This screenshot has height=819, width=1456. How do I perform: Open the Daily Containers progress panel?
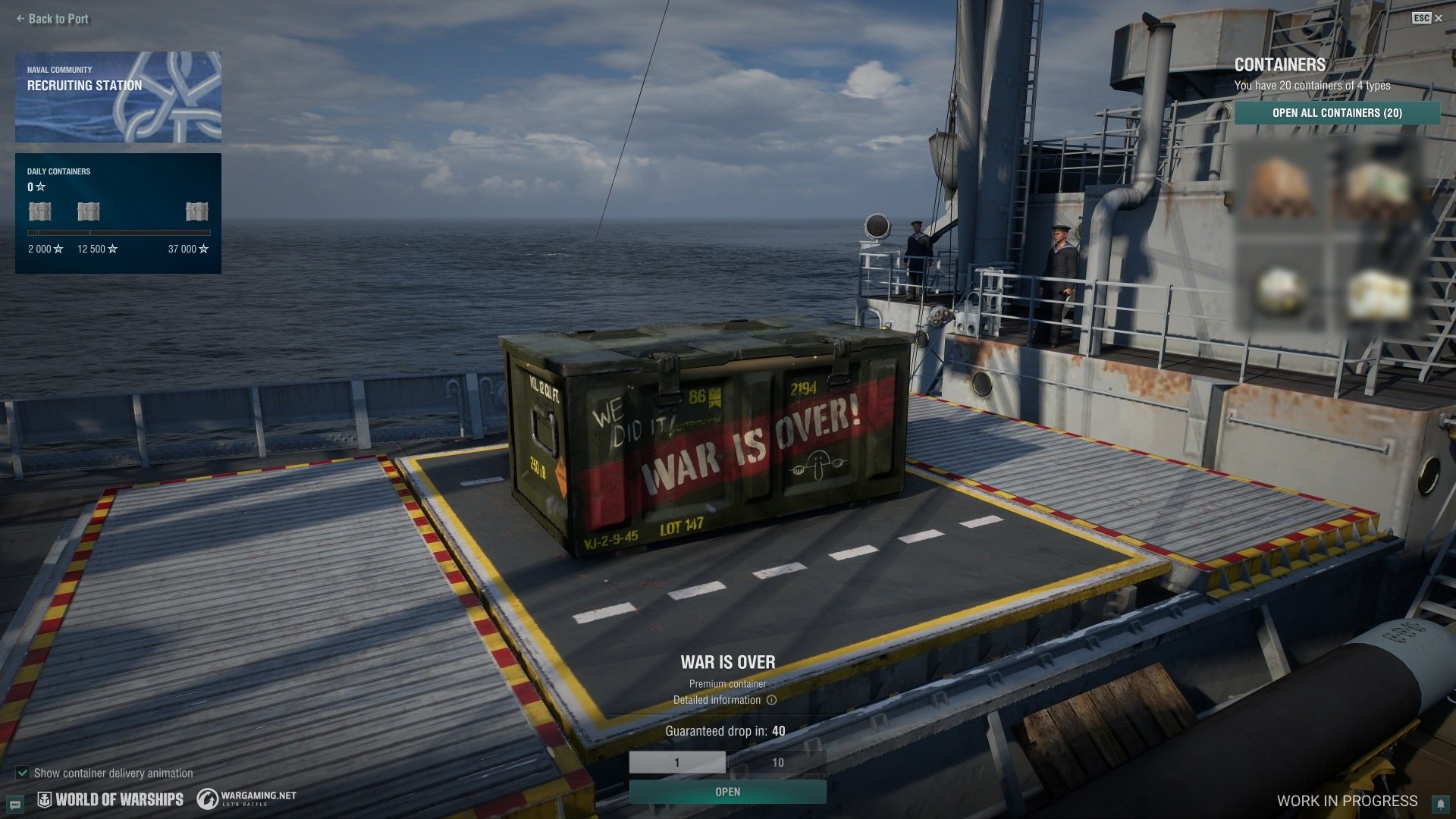pos(118,213)
